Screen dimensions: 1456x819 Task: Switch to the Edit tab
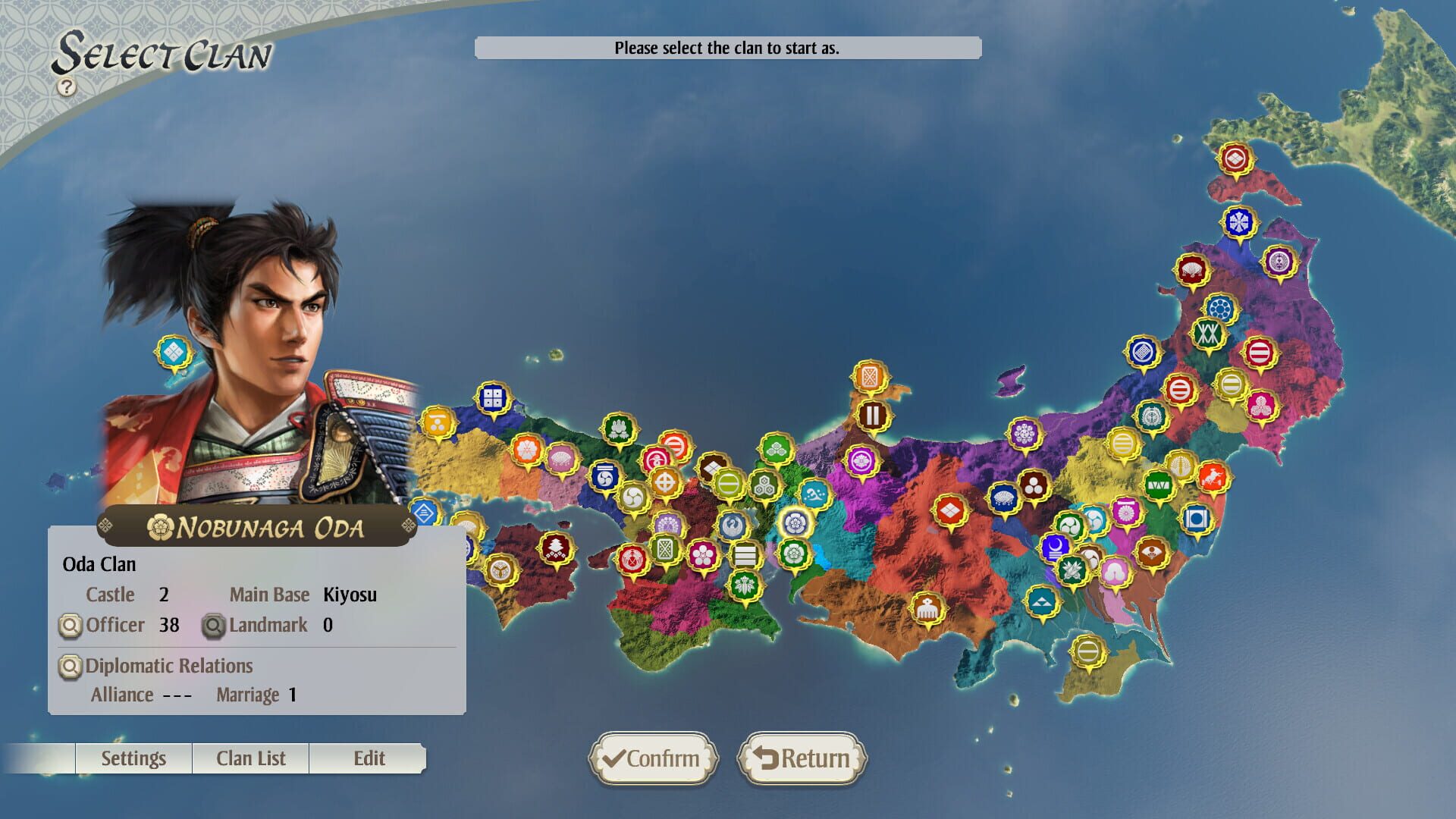click(369, 758)
